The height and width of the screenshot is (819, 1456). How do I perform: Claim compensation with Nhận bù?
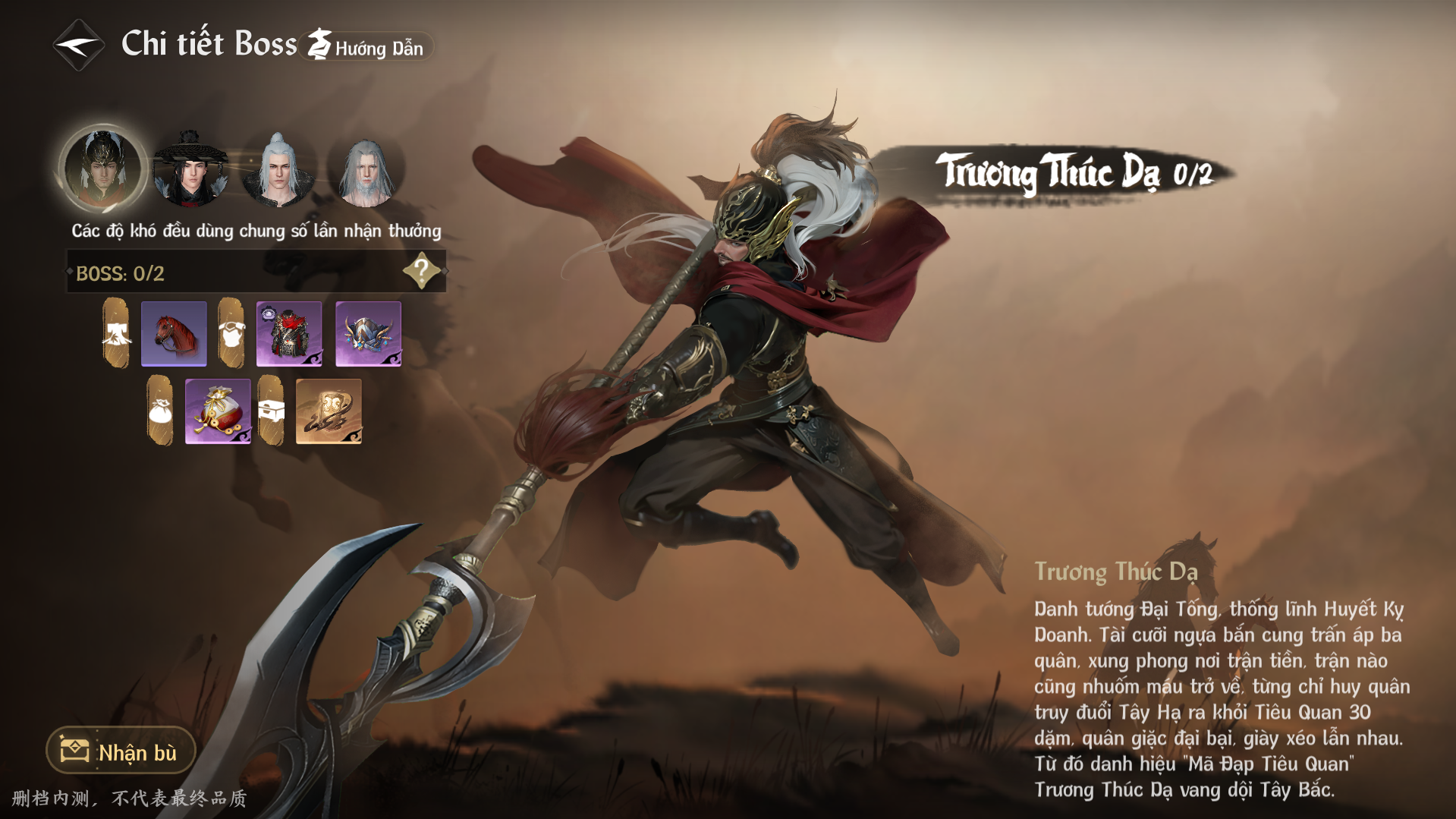point(121,751)
